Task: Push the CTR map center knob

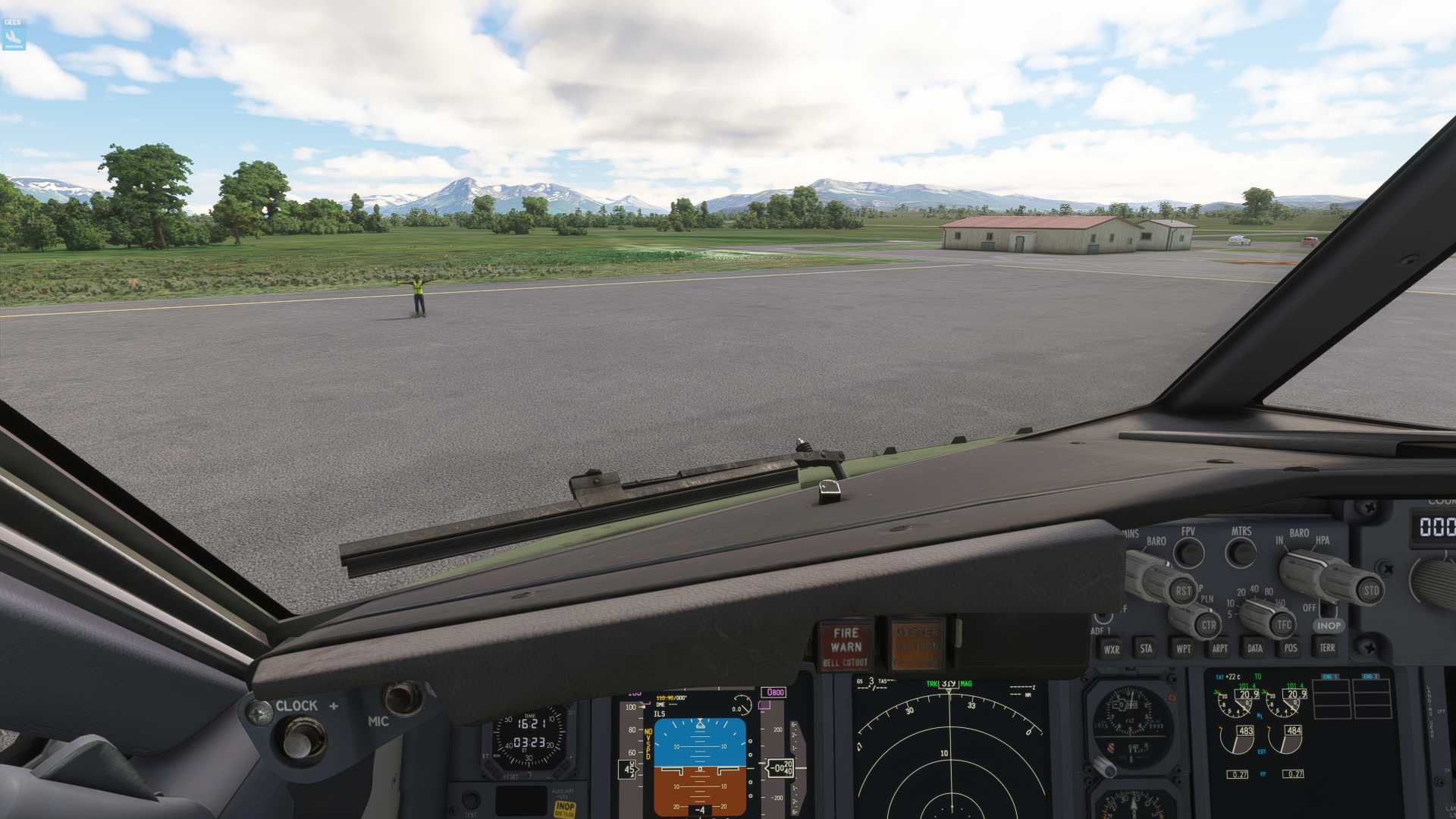Action: pyautogui.click(x=1208, y=626)
